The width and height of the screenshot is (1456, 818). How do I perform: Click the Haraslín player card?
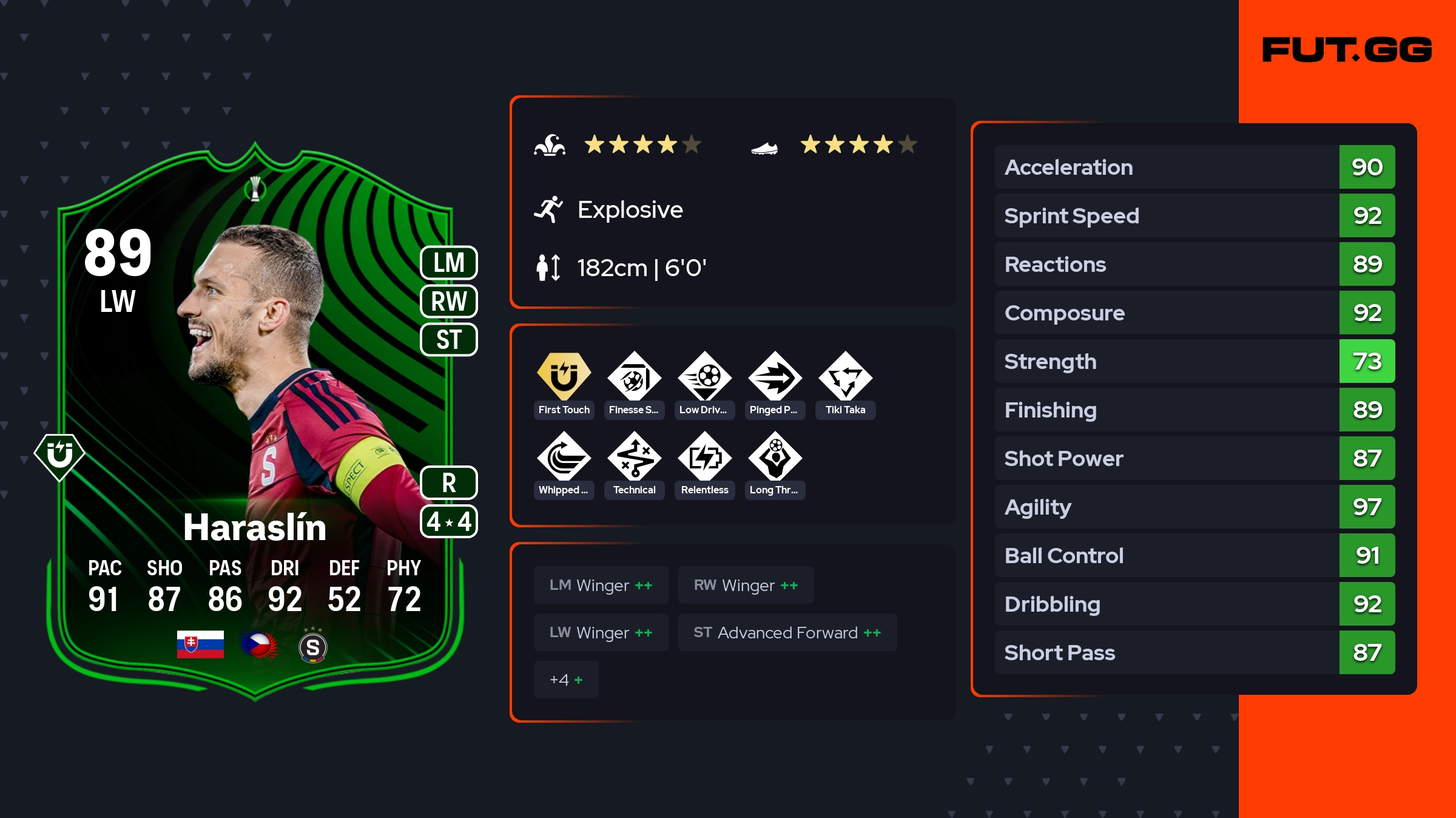click(255, 425)
